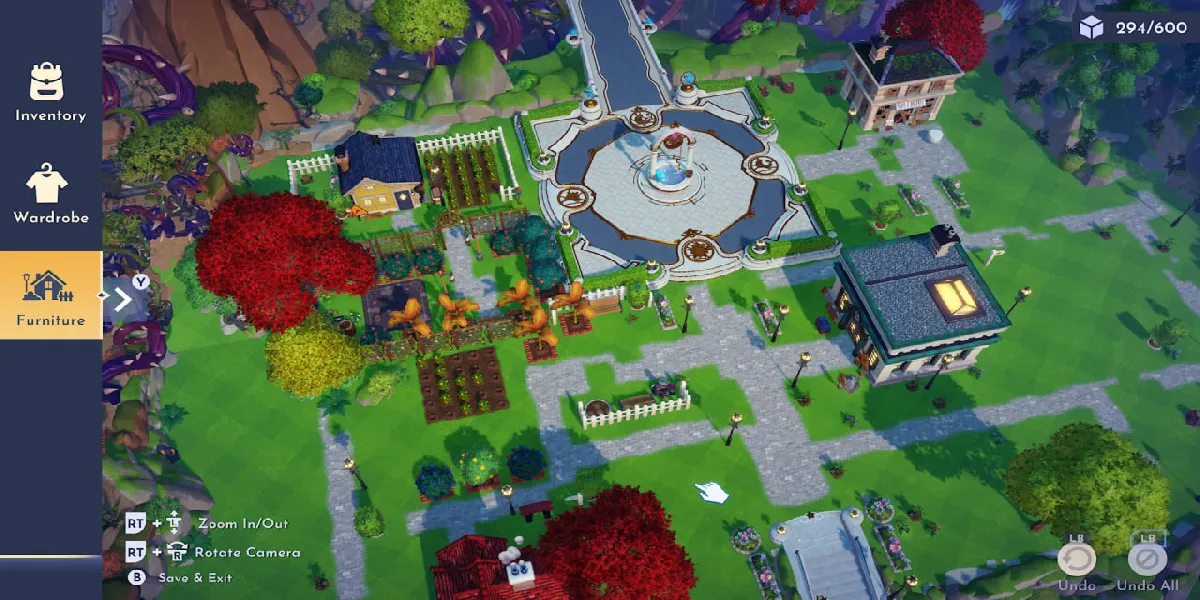Switch to the Wardrobe tab
The width and height of the screenshot is (1200, 600).
[x=50, y=194]
